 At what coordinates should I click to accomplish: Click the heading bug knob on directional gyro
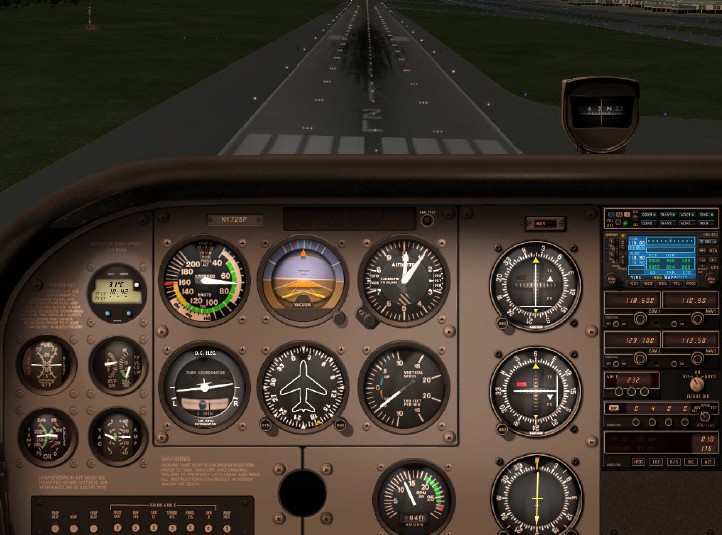pos(341,424)
